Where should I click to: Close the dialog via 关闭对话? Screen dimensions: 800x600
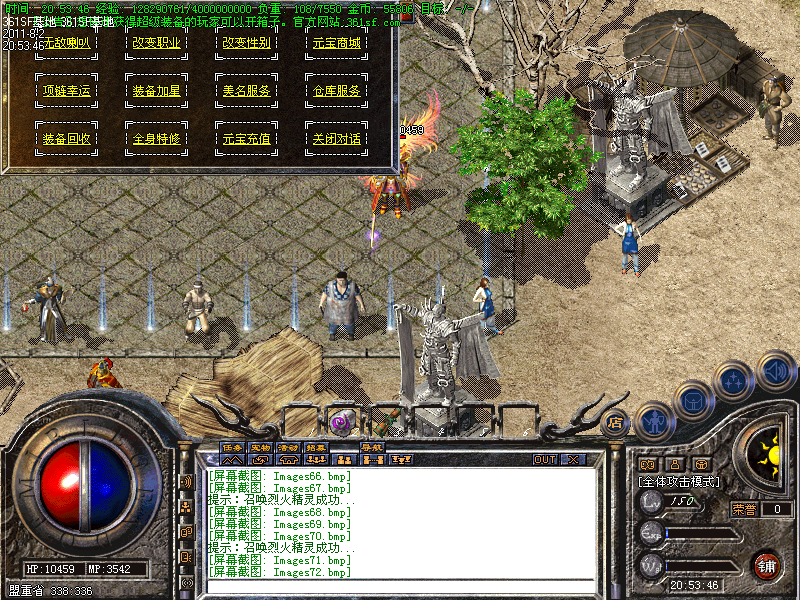336,139
